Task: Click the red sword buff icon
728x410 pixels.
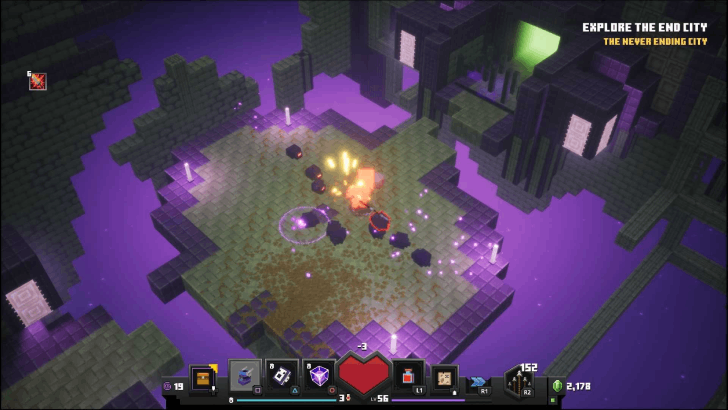Action: (x=38, y=81)
